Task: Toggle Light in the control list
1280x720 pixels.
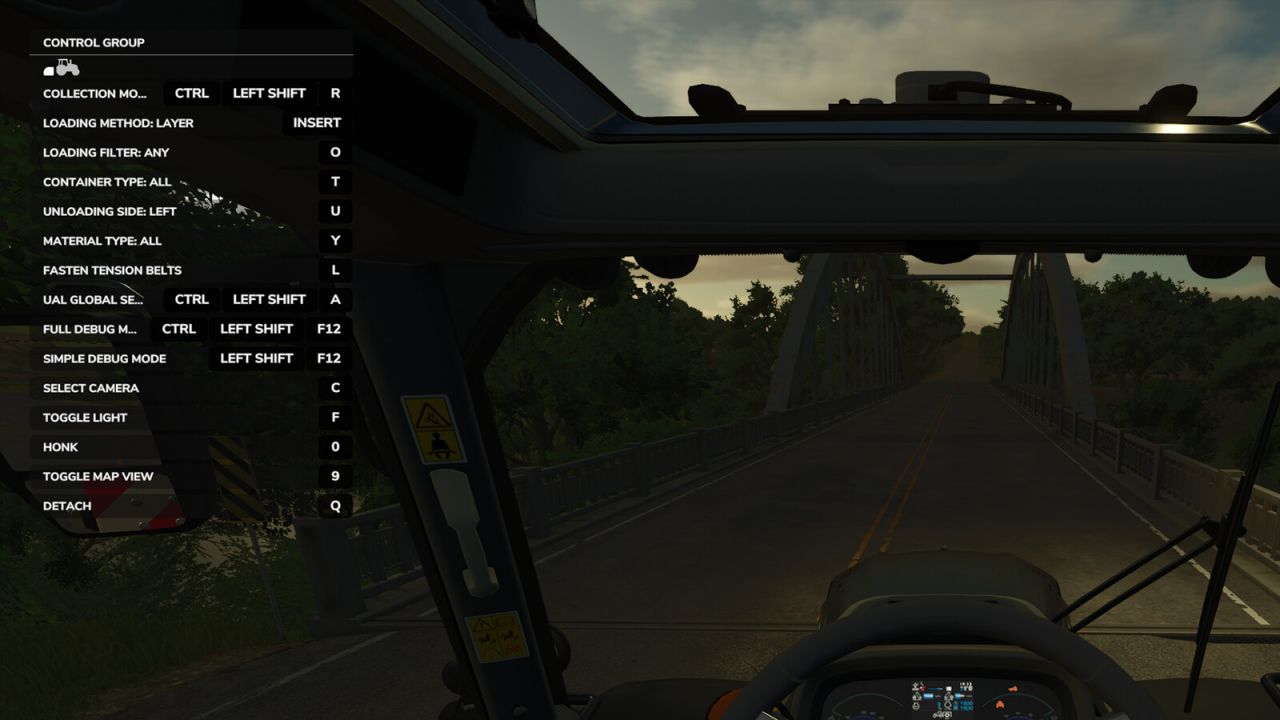Action: click(x=84, y=417)
